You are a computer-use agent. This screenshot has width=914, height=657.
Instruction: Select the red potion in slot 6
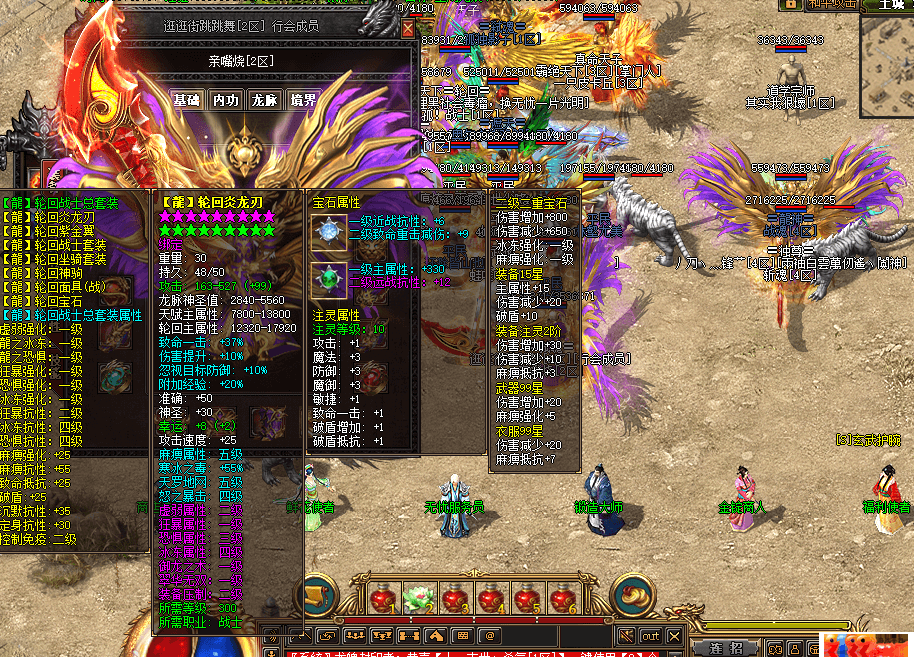tap(562, 599)
